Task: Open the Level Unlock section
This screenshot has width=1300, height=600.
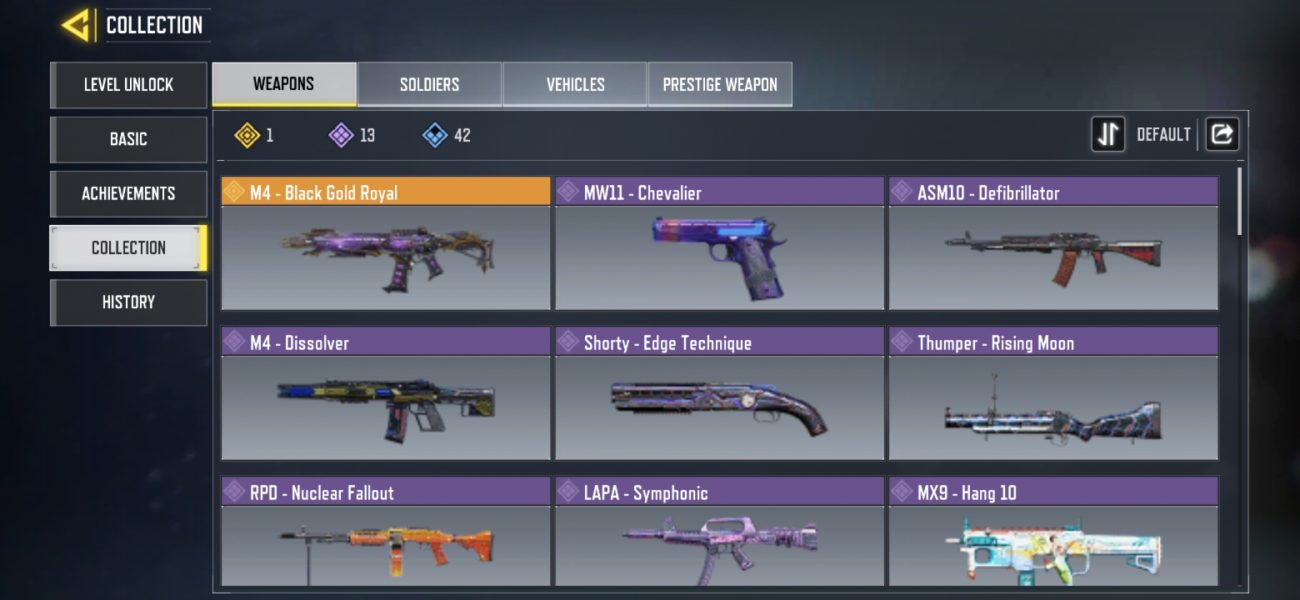Action: pos(128,85)
